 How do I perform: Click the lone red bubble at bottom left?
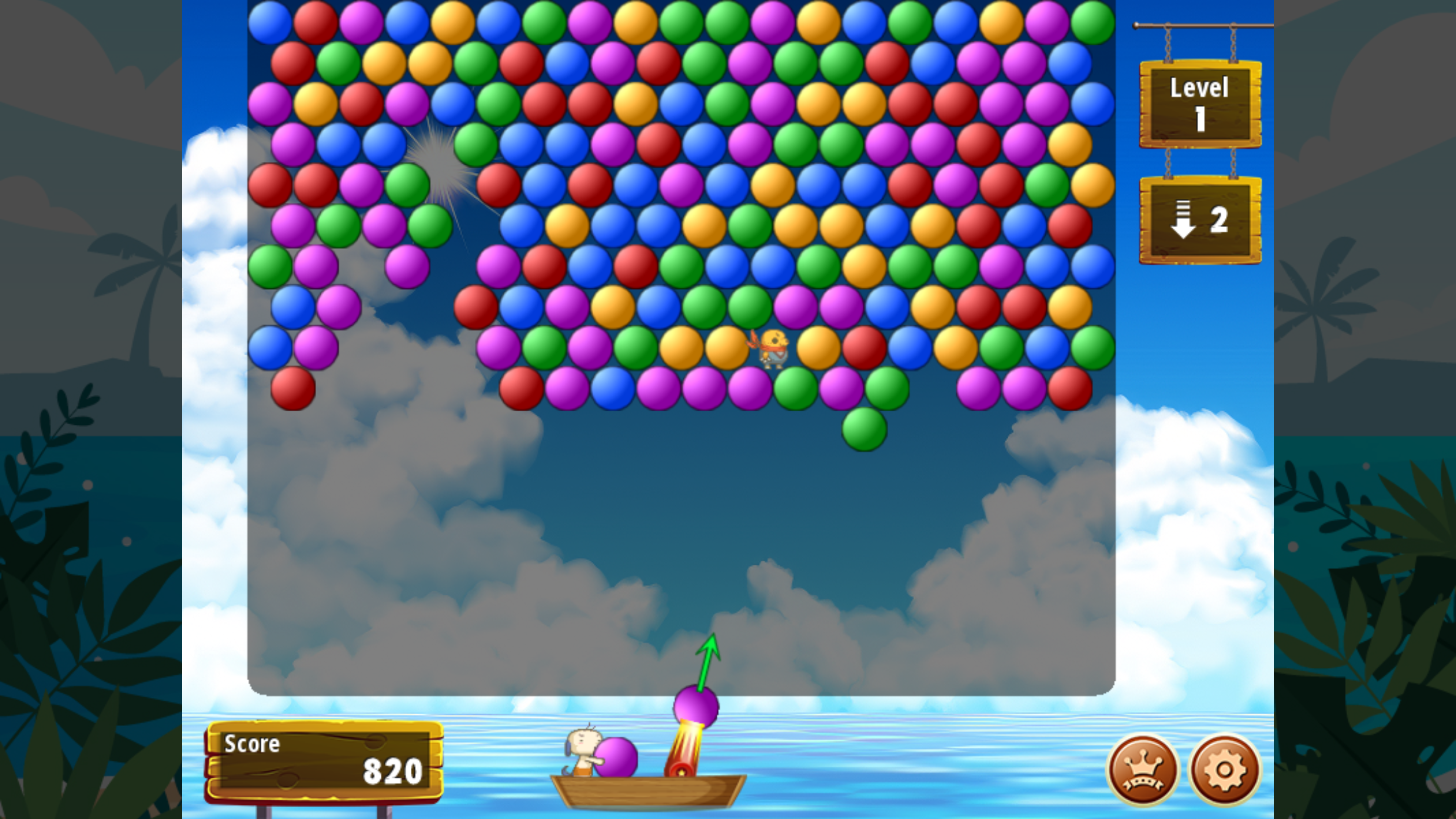292,388
